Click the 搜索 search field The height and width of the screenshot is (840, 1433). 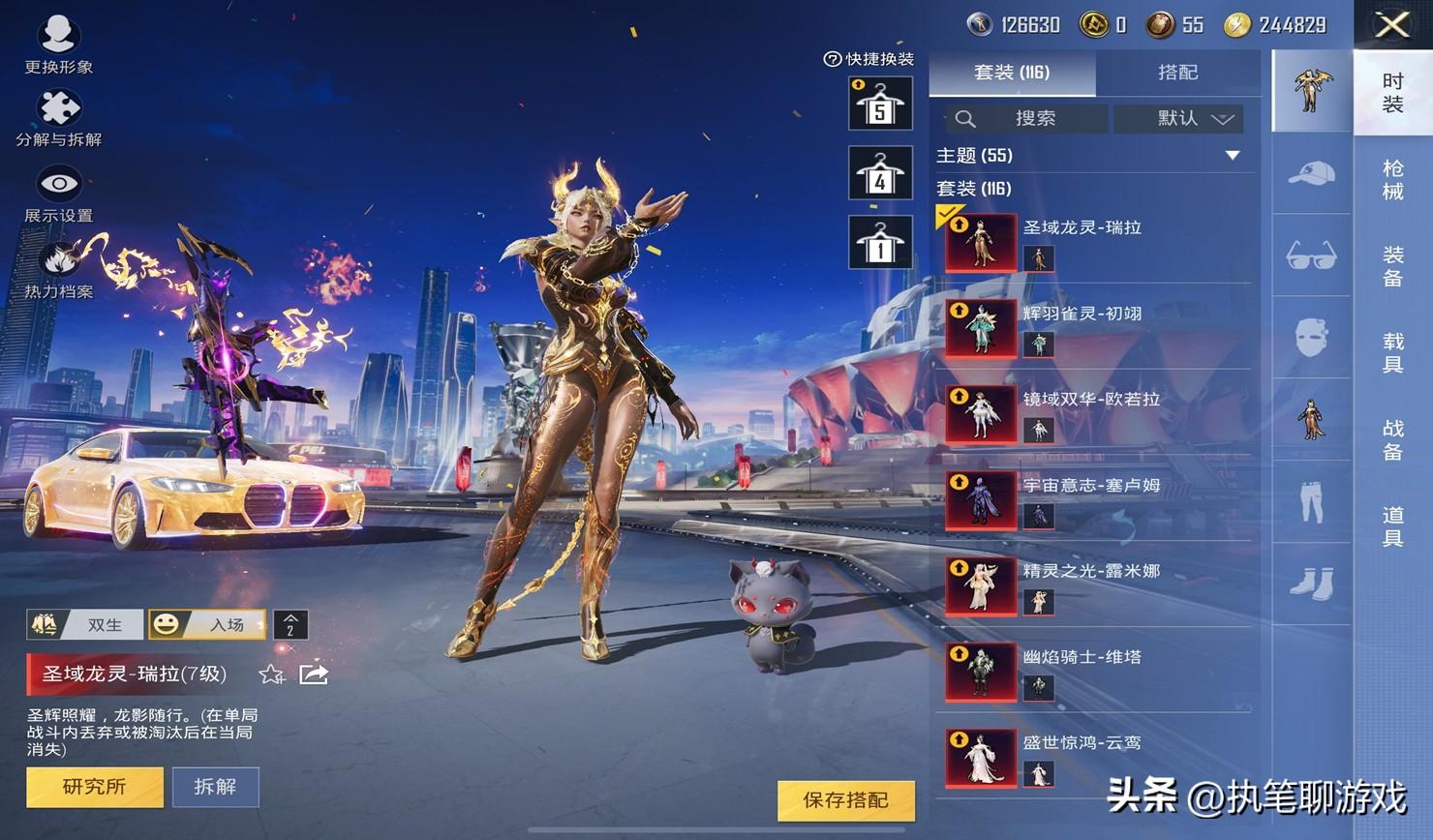point(1028,119)
